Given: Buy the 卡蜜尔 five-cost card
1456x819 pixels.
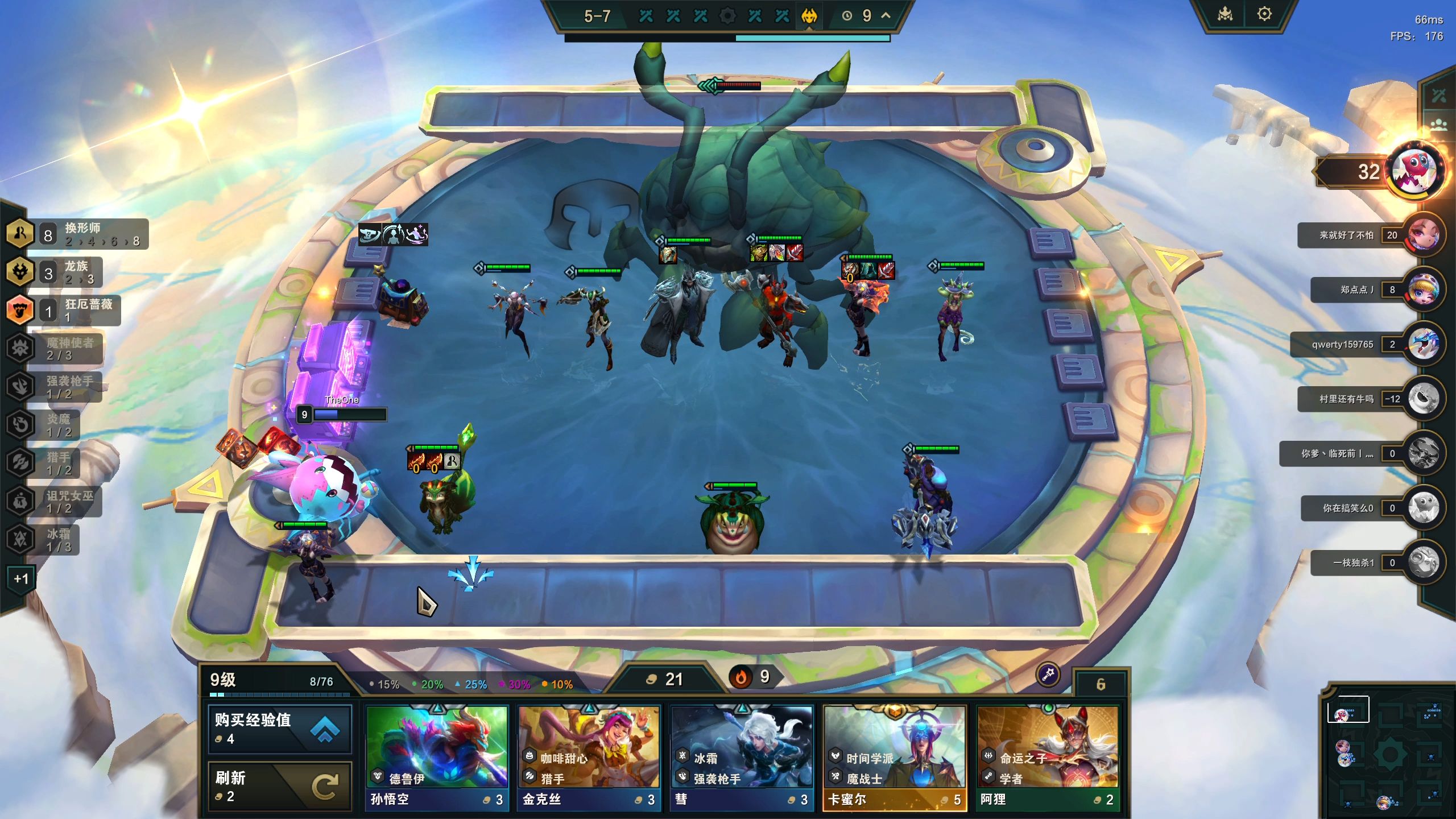Looking at the screenshot, I should point(895,757).
